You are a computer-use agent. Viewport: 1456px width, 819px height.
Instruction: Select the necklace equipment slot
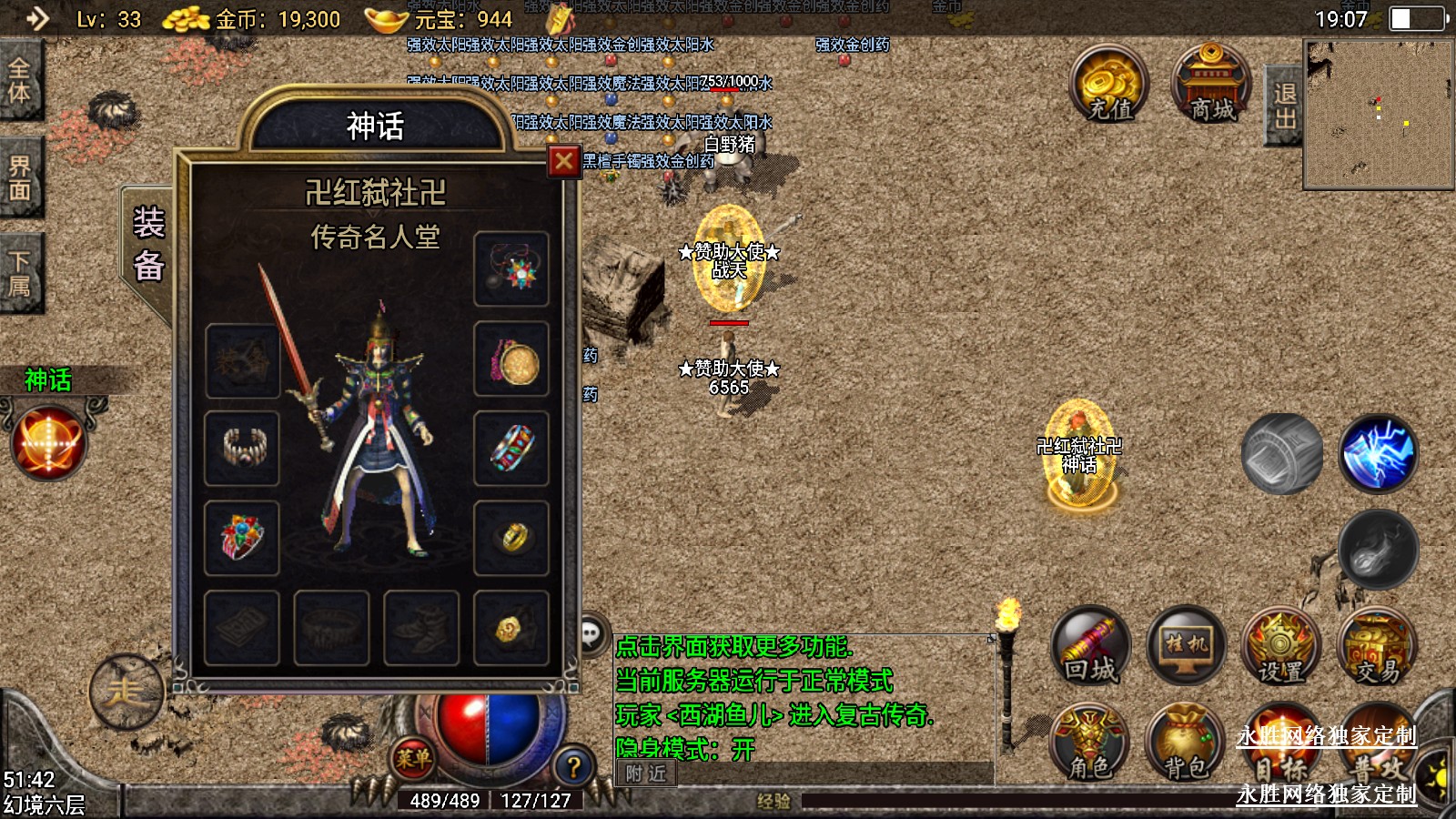coord(511,268)
